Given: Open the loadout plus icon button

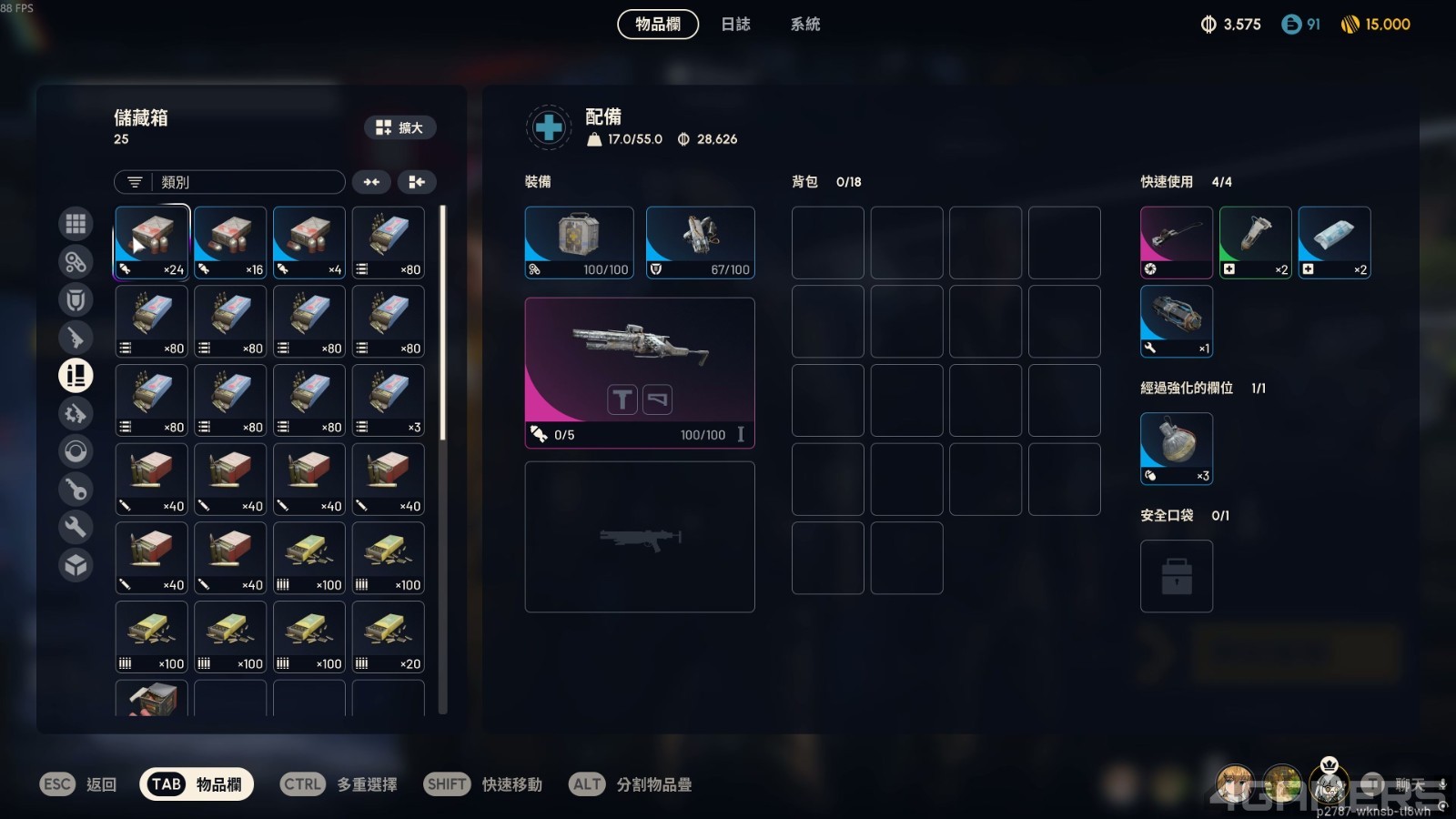Looking at the screenshot, I should point(549,127).
